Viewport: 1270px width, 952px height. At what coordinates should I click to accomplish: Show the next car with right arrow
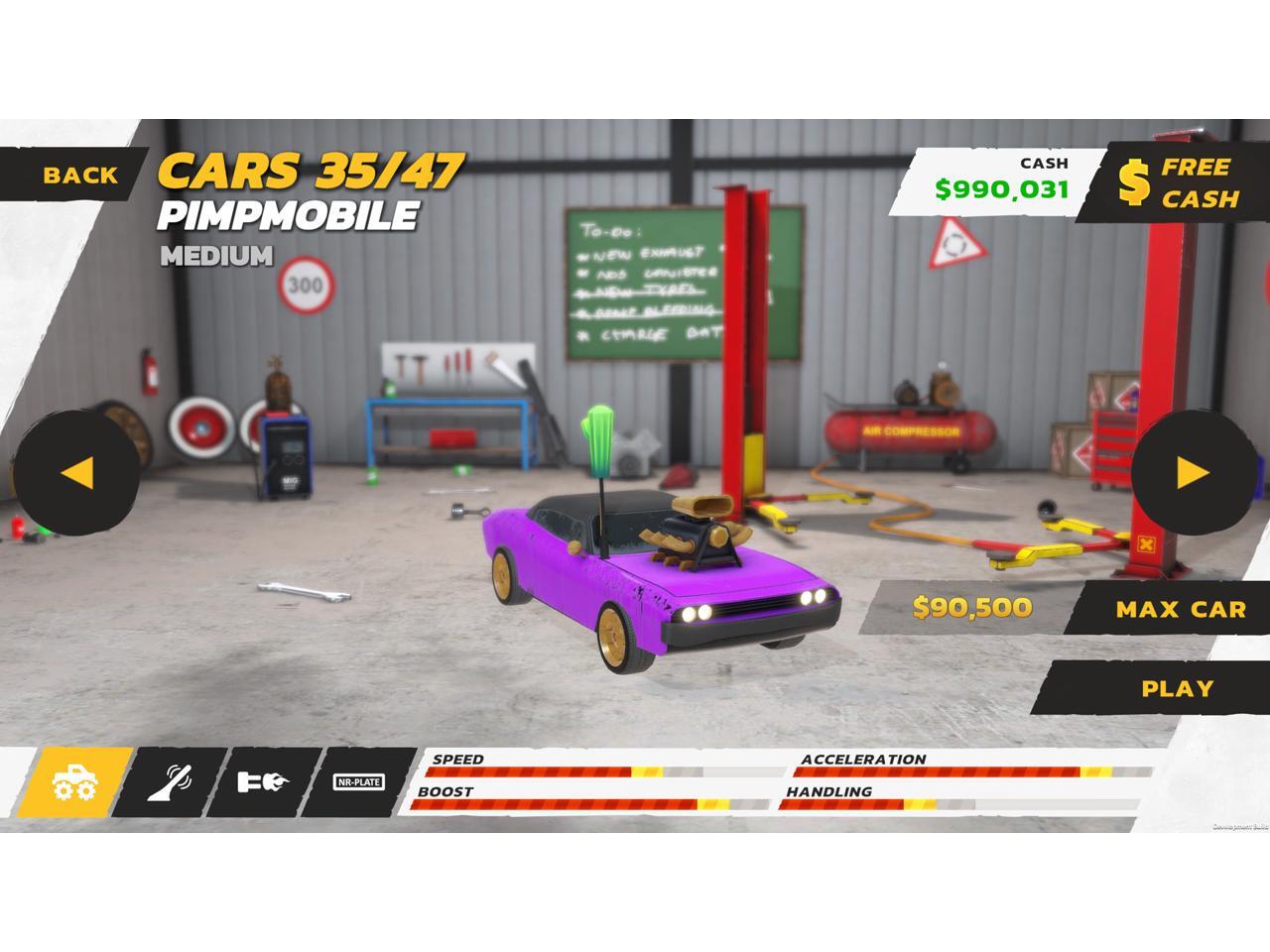pyautogui.click(x=1193, y=472)
